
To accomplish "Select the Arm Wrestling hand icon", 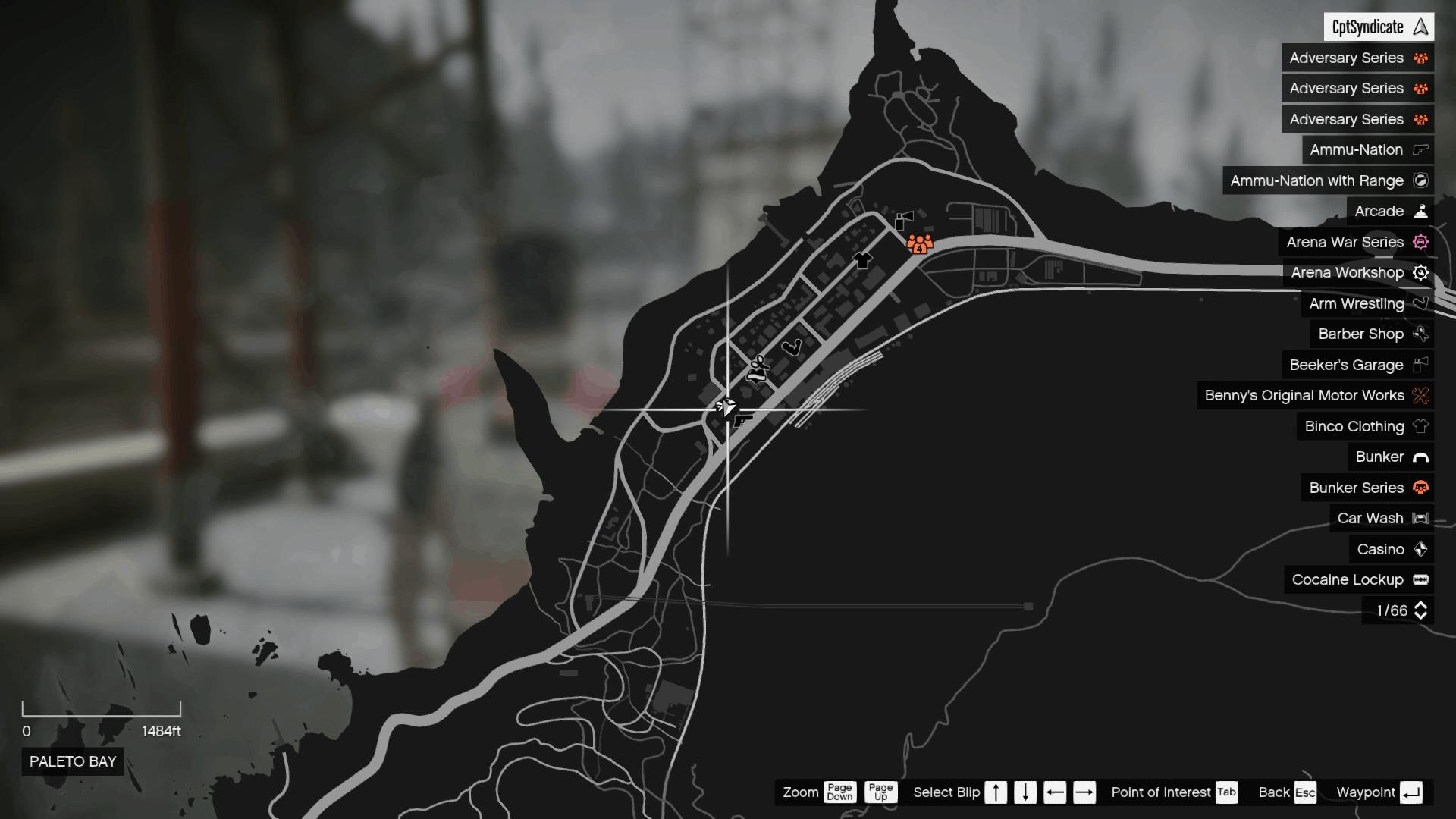I will click(x=1420, y=303).
